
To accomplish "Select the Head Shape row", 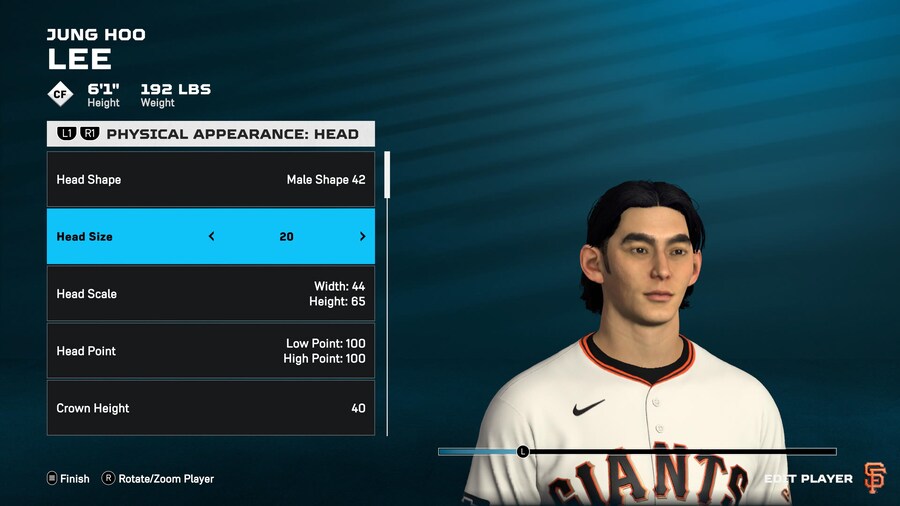I will point(210,180).
